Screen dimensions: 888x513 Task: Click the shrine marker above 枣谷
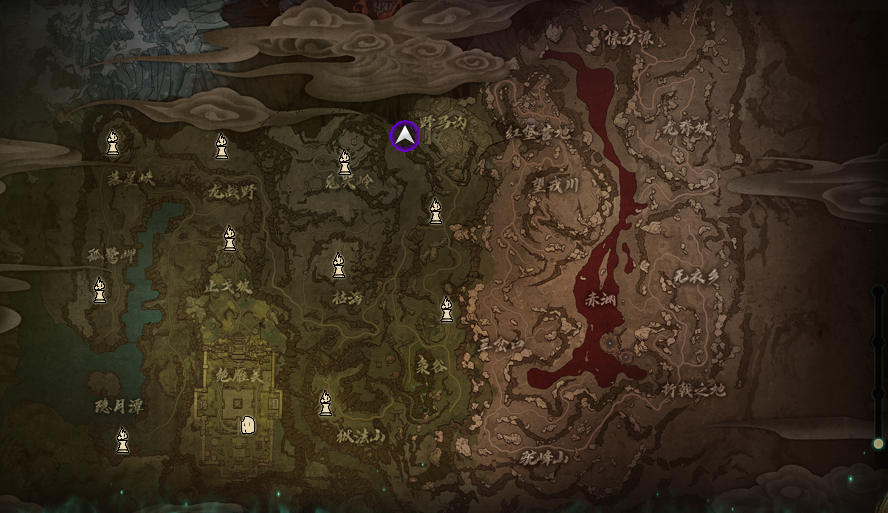pos(447,311)
